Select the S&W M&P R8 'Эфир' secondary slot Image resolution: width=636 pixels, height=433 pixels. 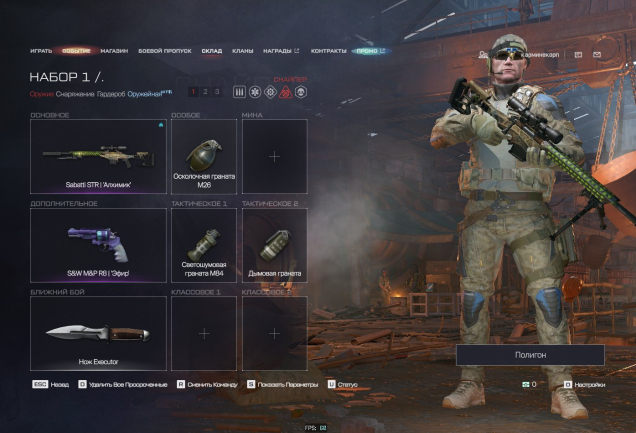click(98, 245)
